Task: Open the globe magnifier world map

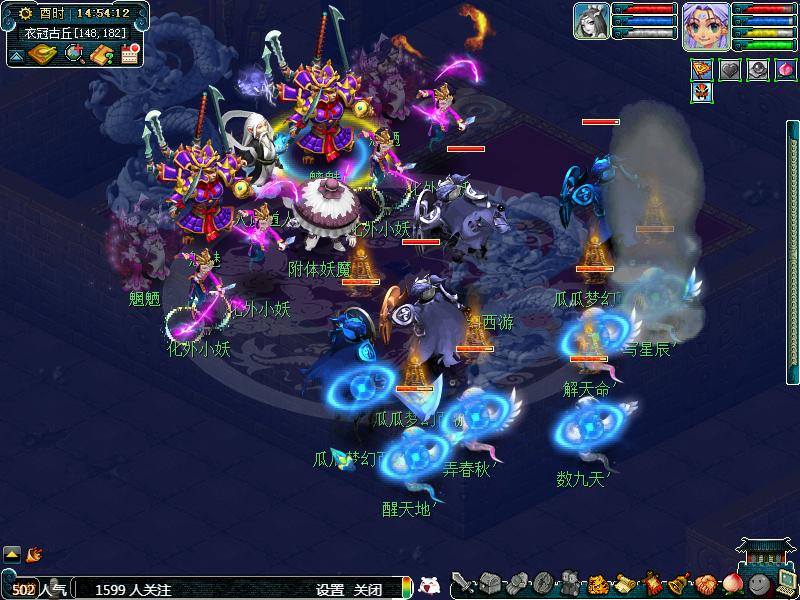Action: [x=74, y=54]
